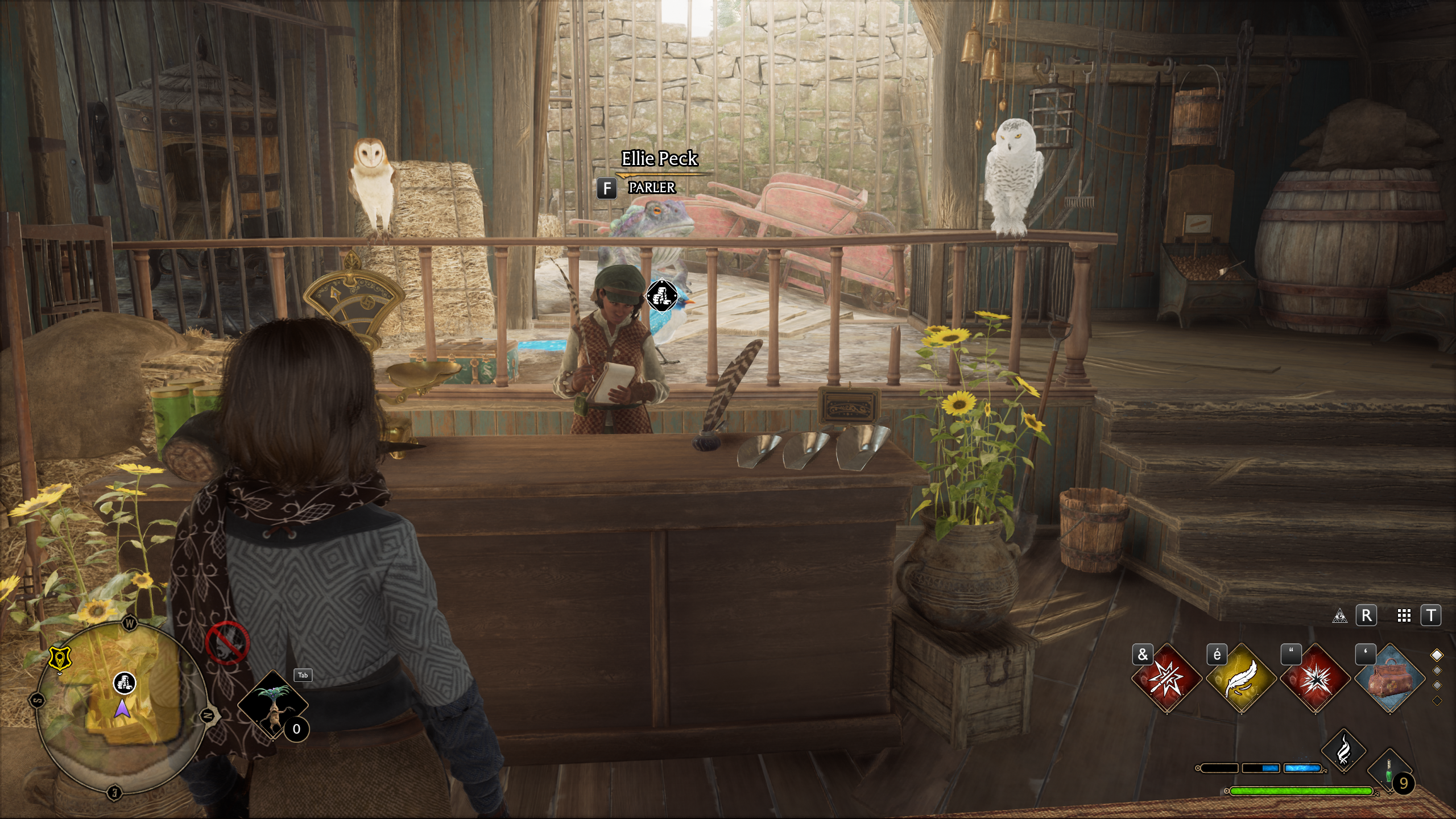Use the Nab-Sack leather bag slot
This screenshot has width=1456, height=819.
point(1389,678)
